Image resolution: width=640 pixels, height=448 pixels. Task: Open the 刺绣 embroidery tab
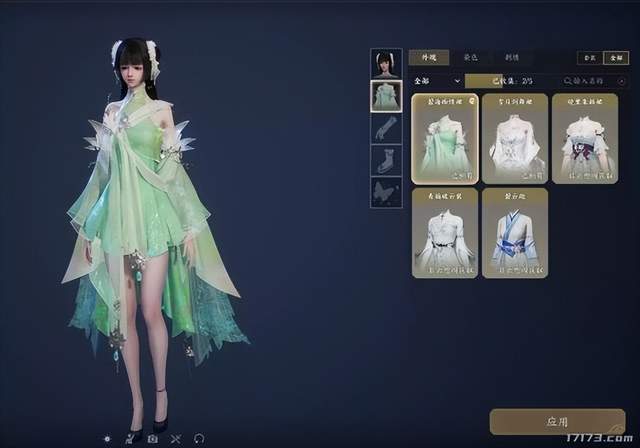click(511, 58)
